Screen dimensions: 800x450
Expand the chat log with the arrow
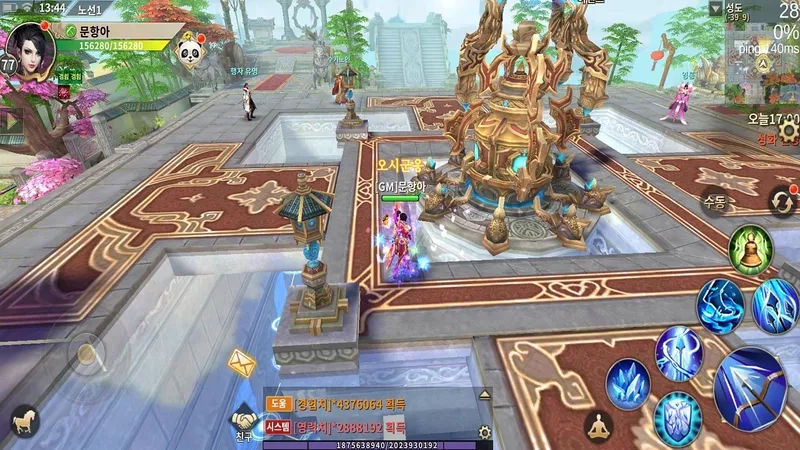pos(486,396)
